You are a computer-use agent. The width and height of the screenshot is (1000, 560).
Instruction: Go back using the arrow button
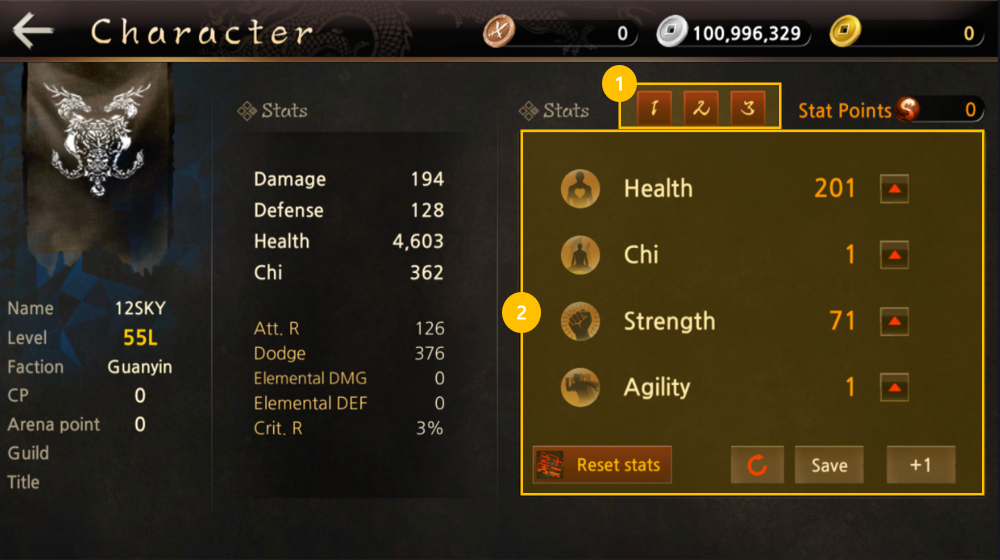(x=33, y=31)
